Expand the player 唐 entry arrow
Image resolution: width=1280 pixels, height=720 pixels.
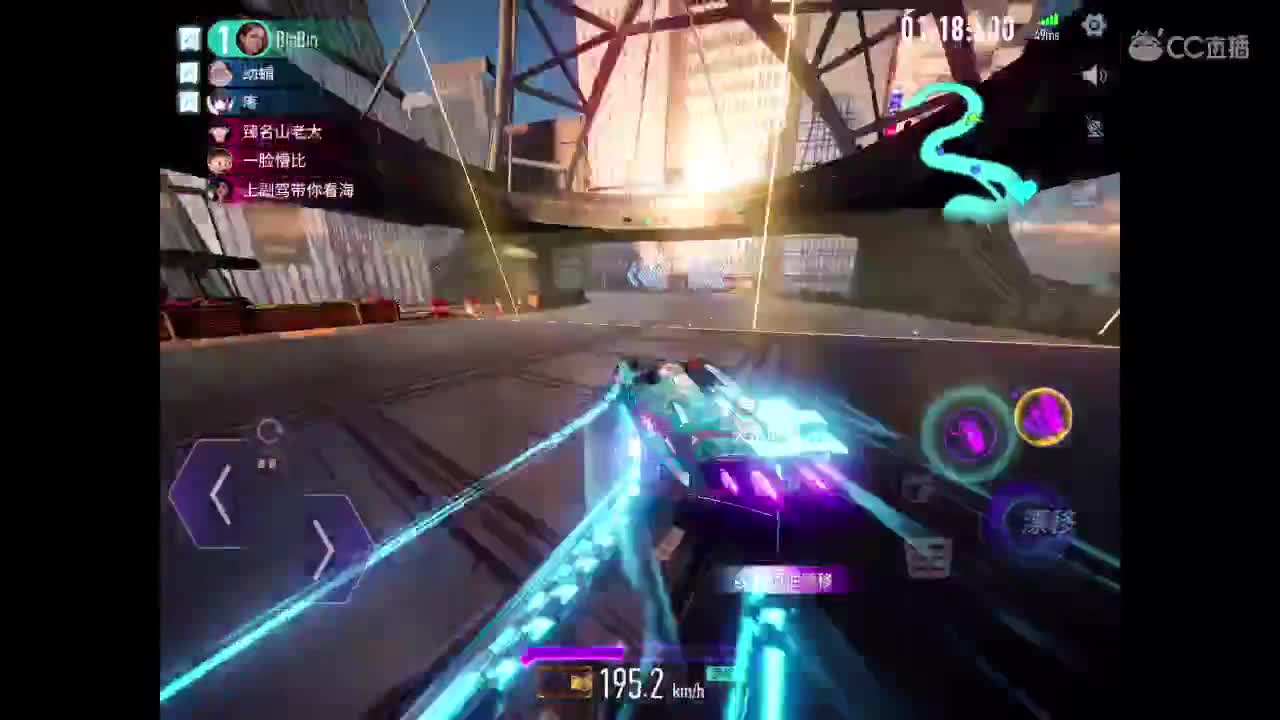click(x=190, y=102)
